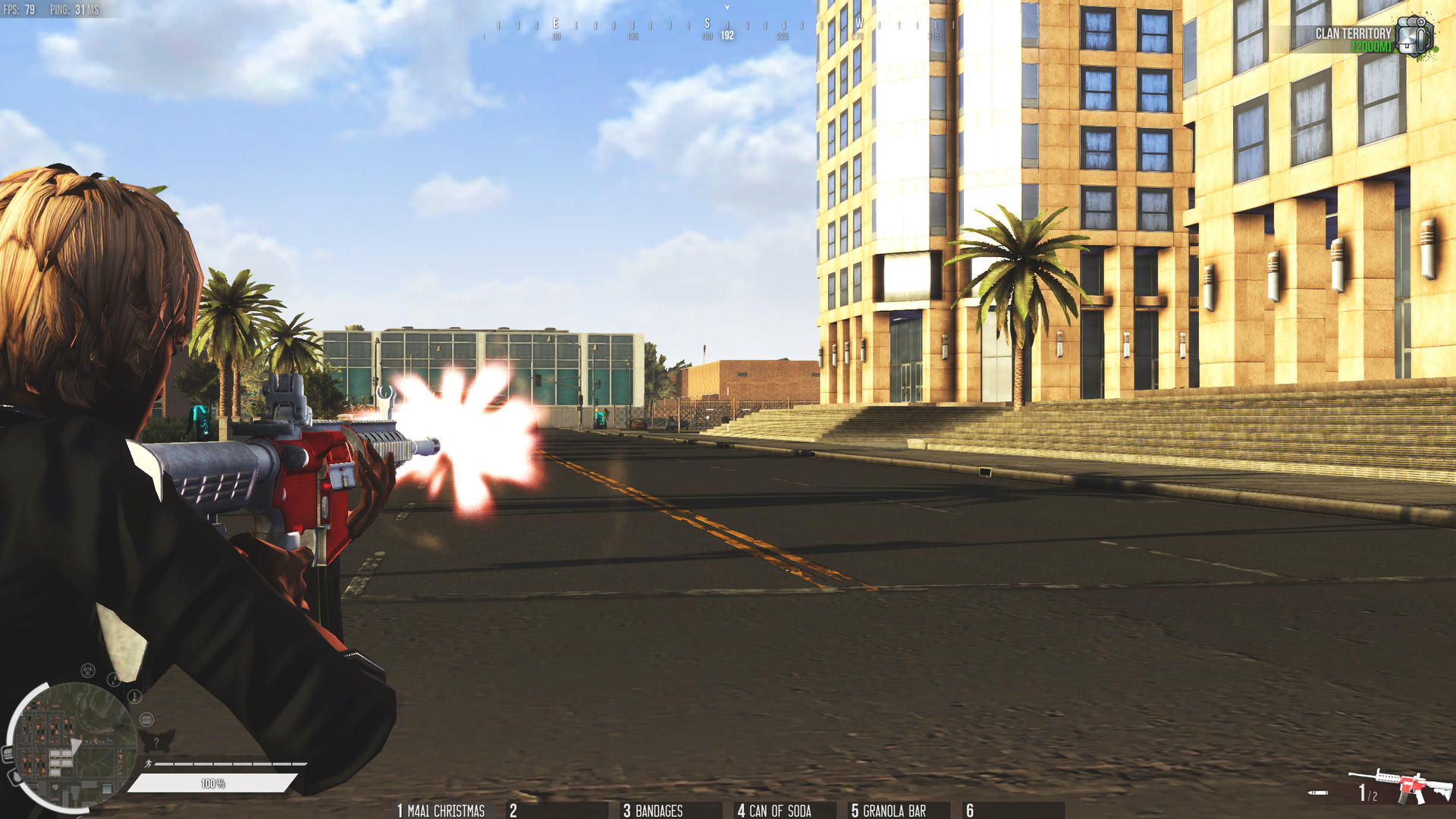
Task: Open the backpack icon beside Clan Territory
Action: tap(1415, 34)
